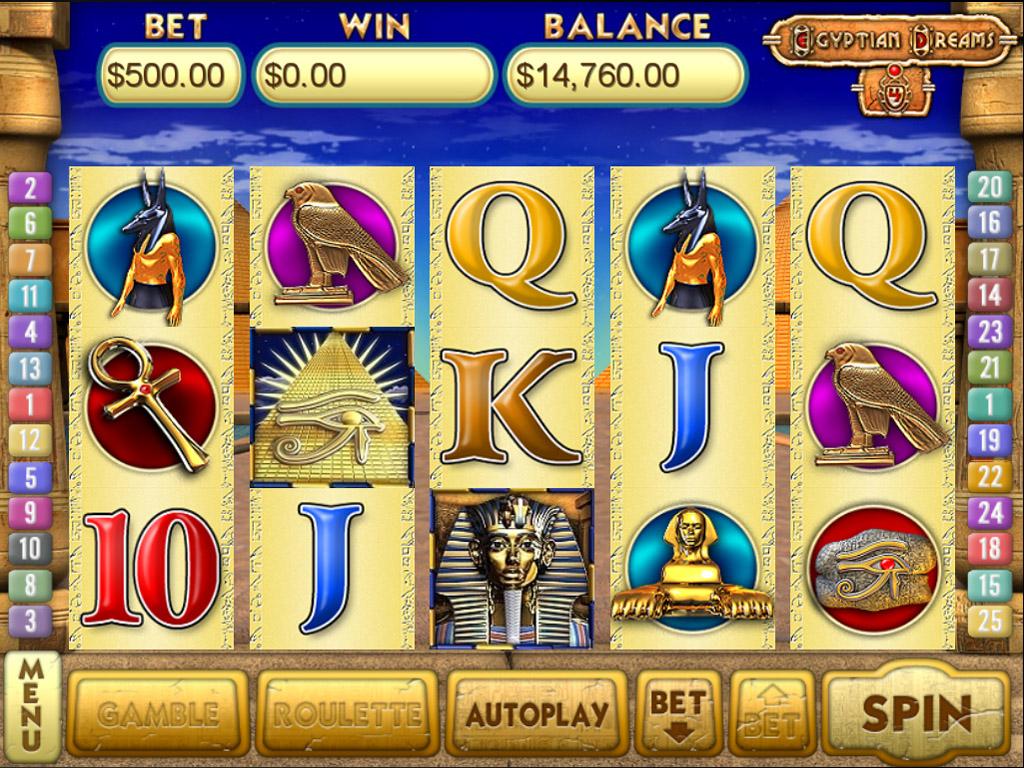This screenshot has height=768, width=1024.
Task: Show payline number 9
Action: 30,513
